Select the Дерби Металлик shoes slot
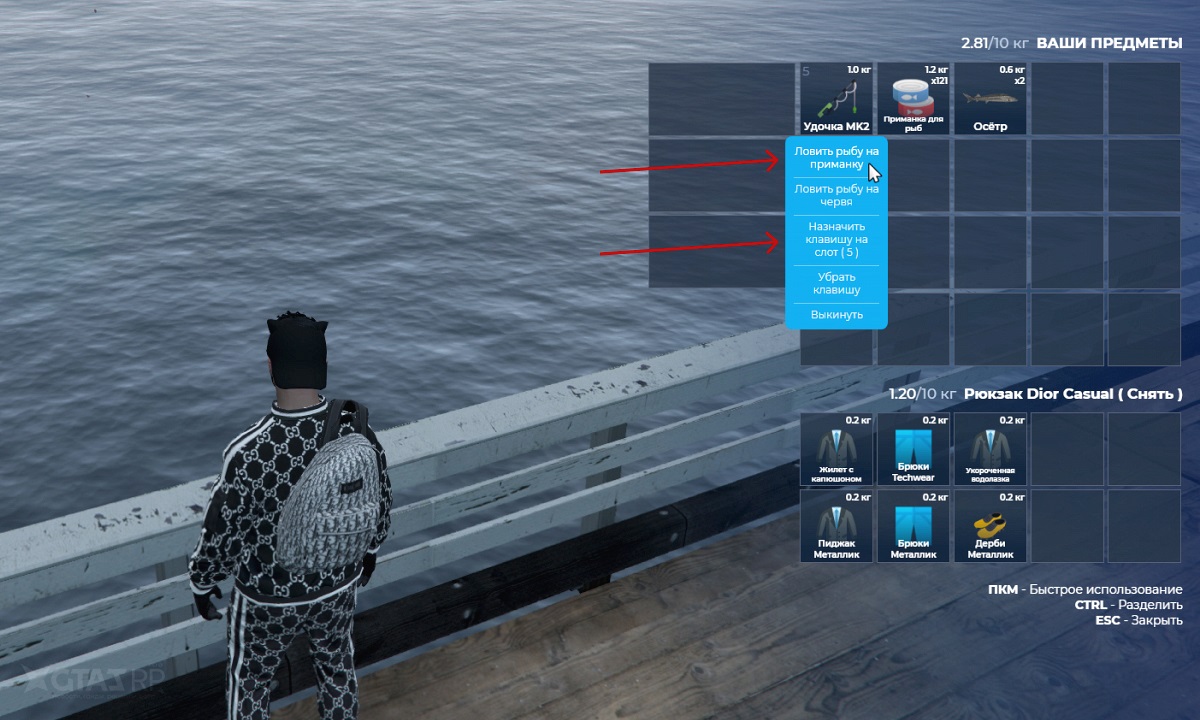This screenshot has height=720, width=1200. click(x=990, y=525)
